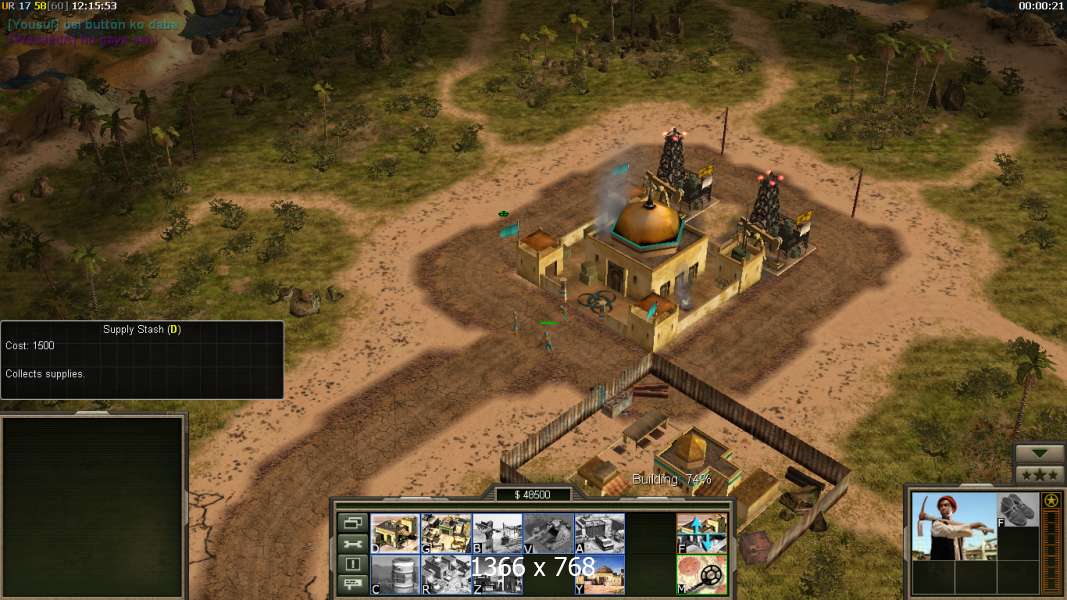Viewport: 1067px width, 600px height.
Task: Select the worker shoes upgrade icon
Action: coord(1018,508)
